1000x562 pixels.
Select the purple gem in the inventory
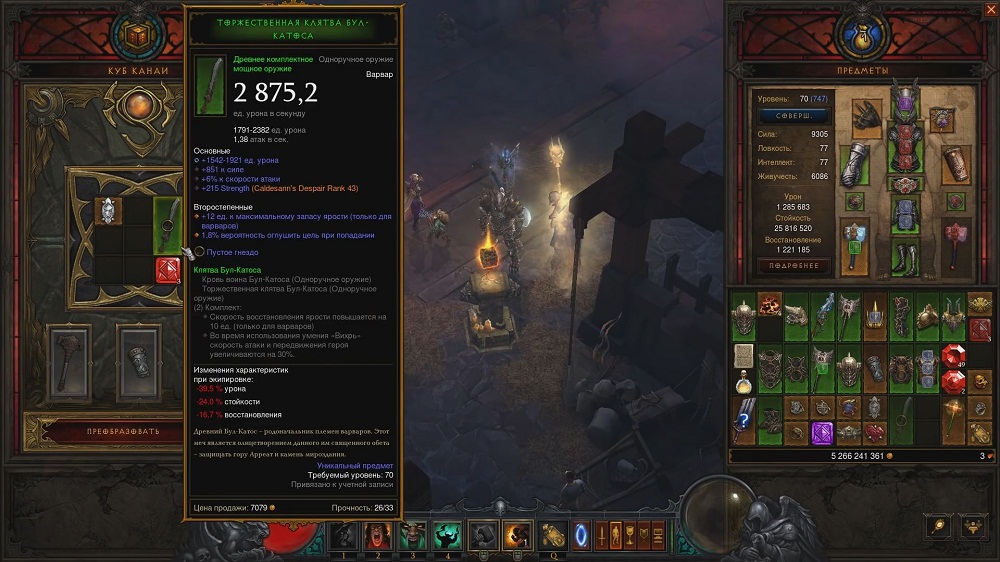[822, 432]
